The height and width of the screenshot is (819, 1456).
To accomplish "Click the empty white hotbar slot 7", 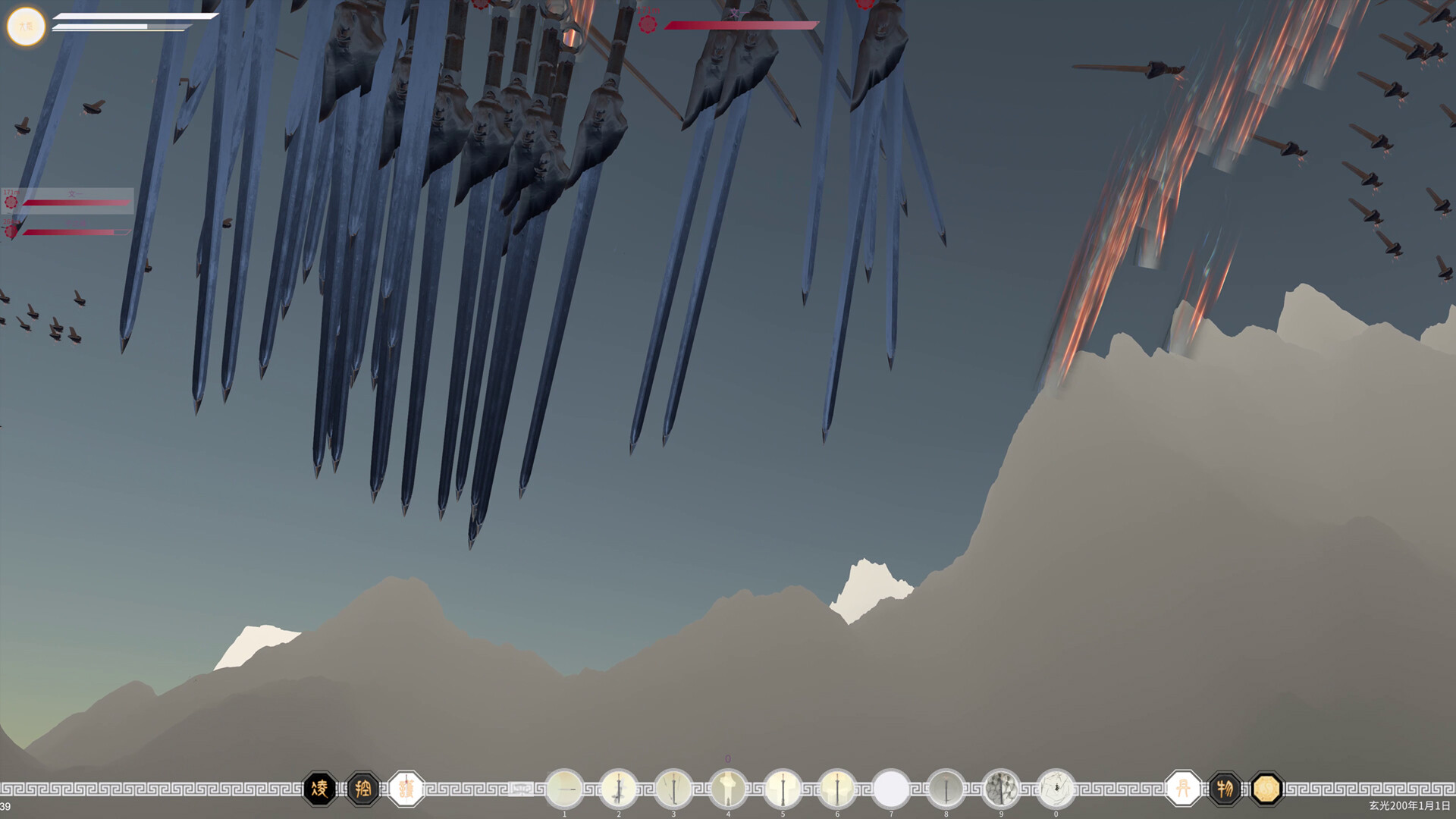I will (x=892, y=789).
